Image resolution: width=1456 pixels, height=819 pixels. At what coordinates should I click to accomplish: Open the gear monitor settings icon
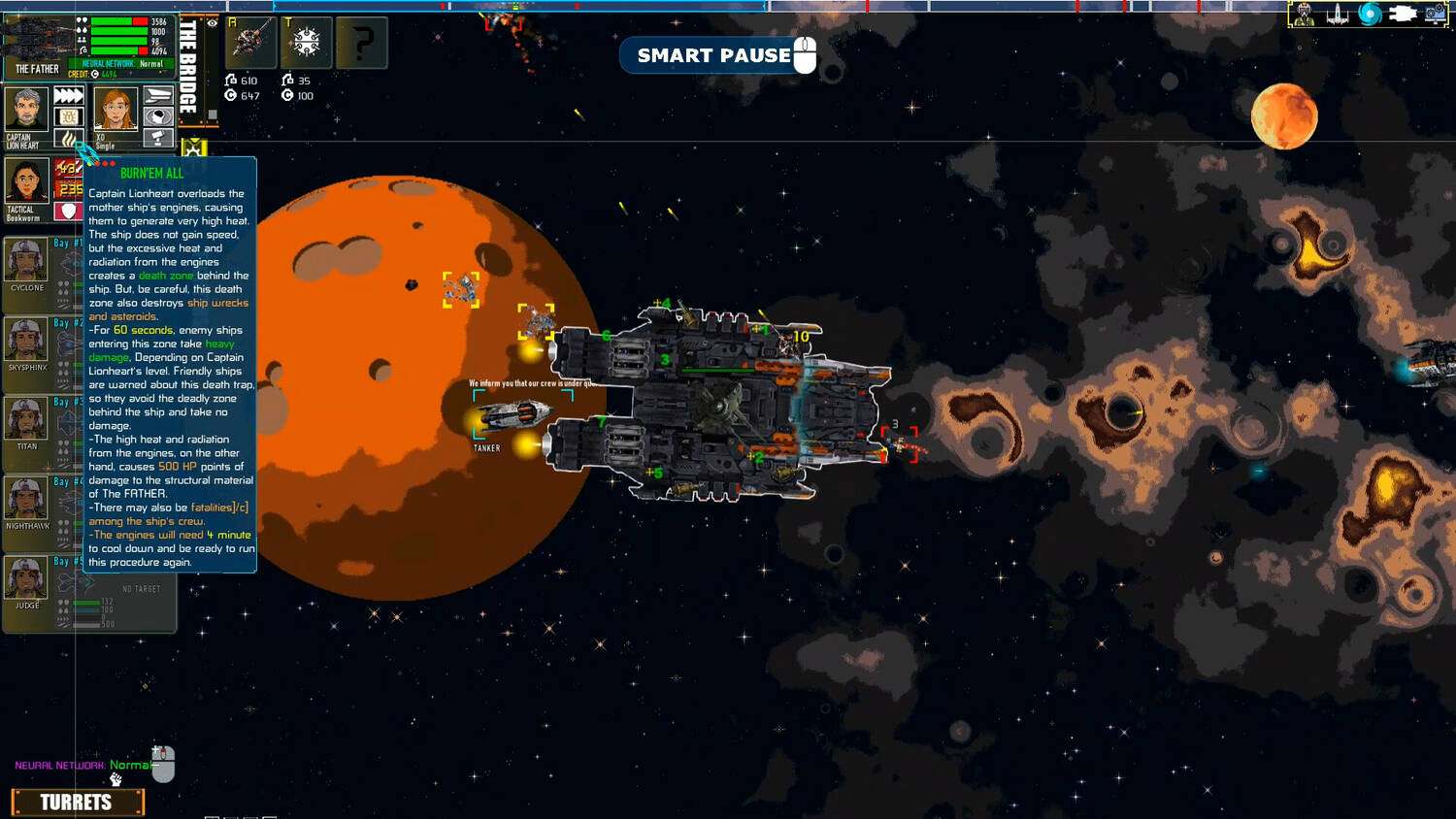pos(1436,15)
